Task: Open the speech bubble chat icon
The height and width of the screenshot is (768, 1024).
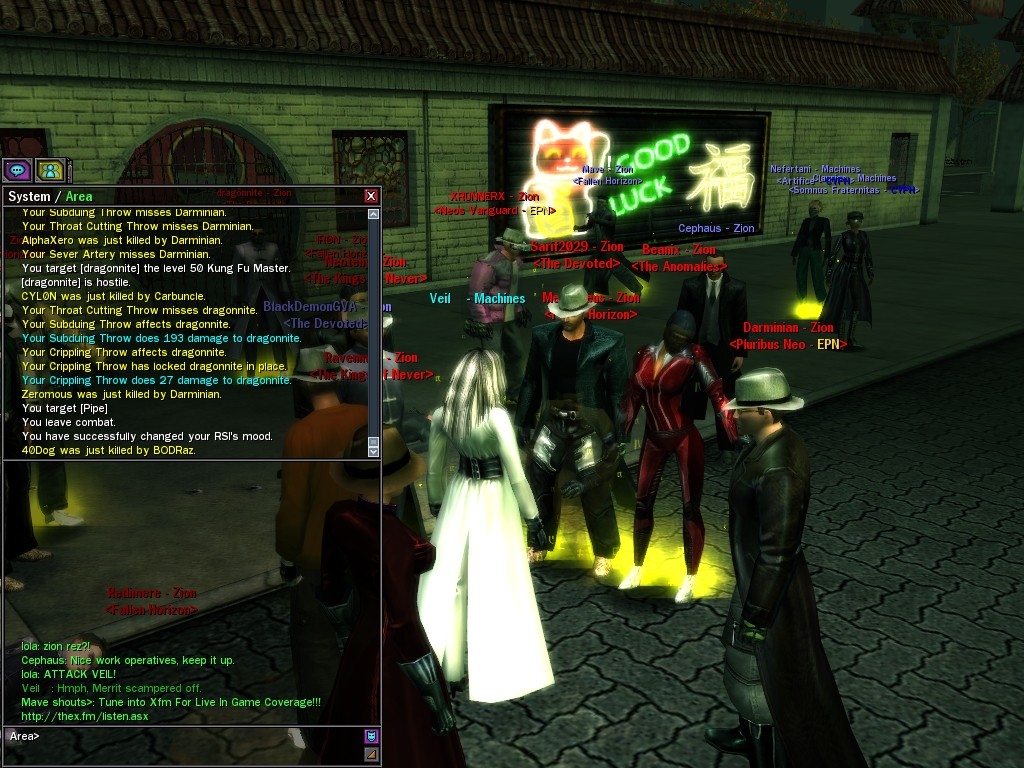Action: point(17,170)
